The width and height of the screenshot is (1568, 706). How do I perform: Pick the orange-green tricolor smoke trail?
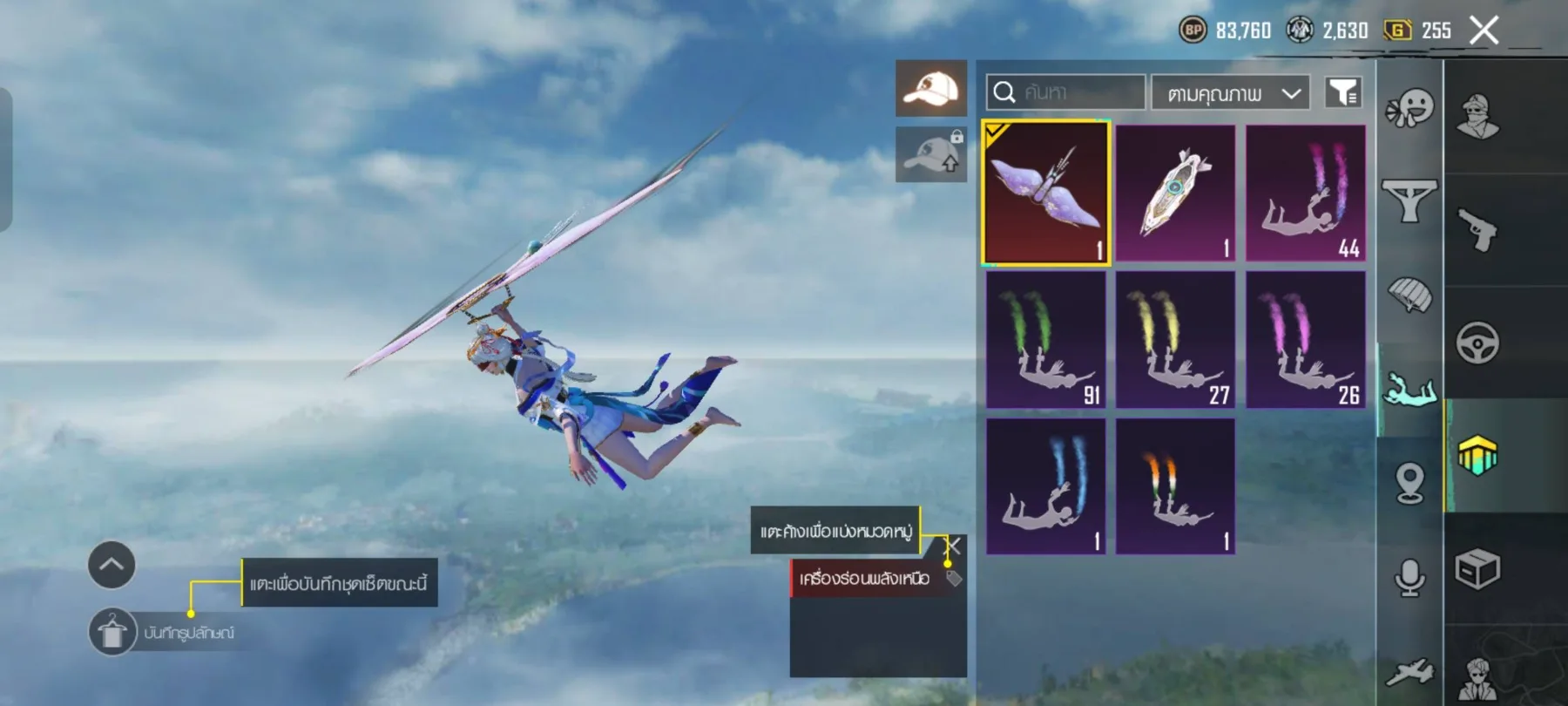tap(1175, 486)
